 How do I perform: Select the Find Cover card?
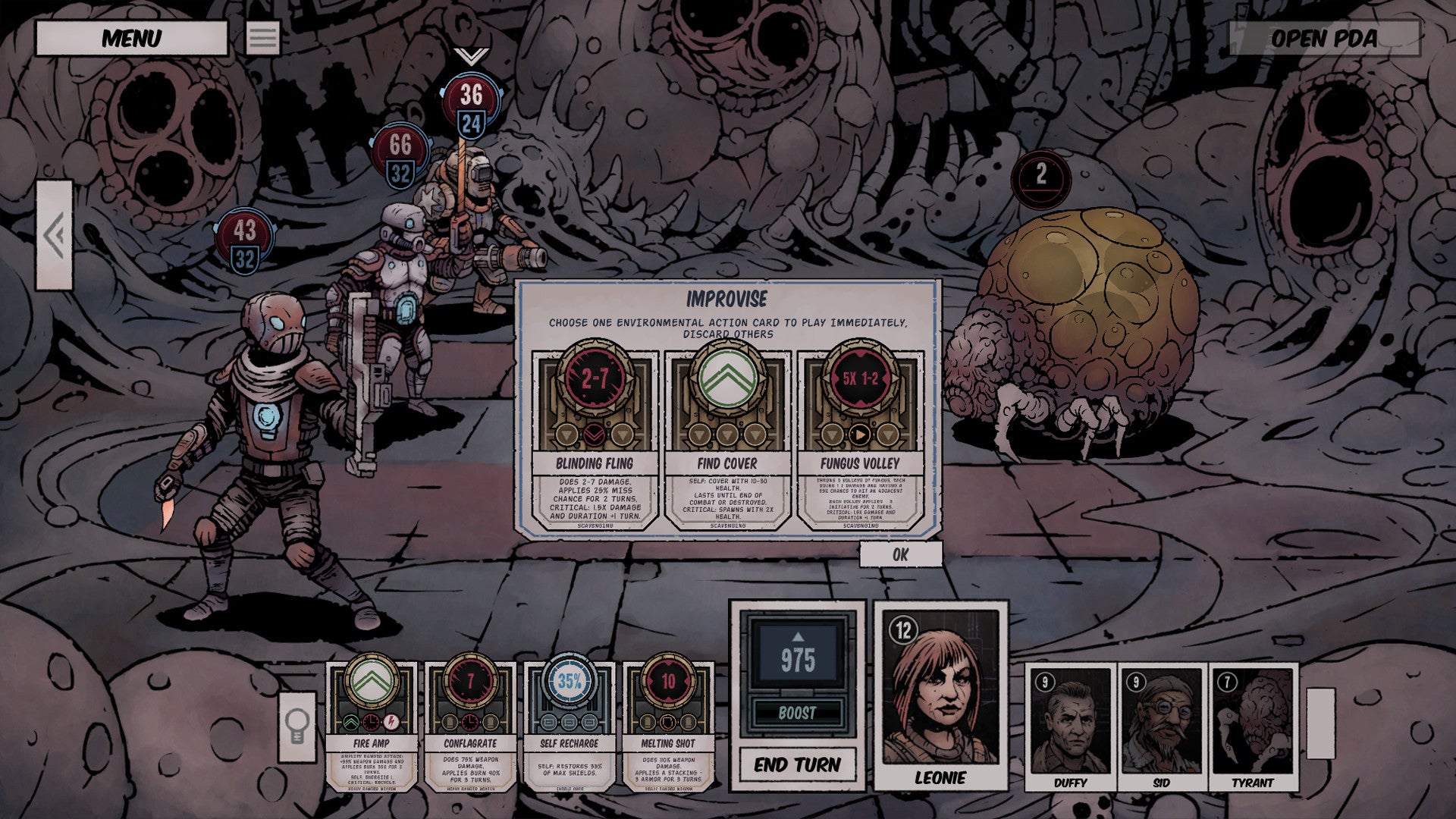(x=726, y=440)
